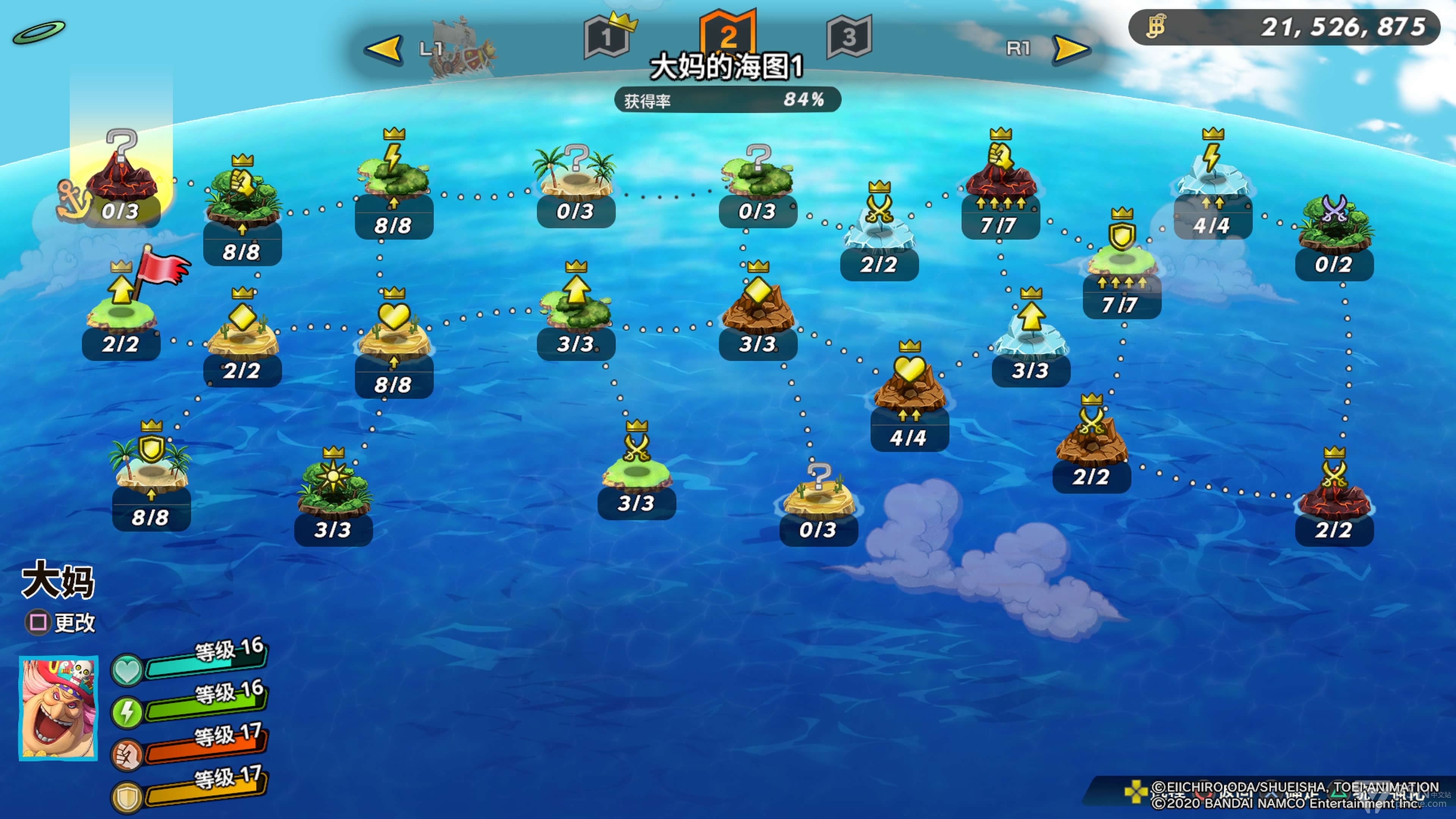Select the highlighted map tab 2
Screen dimensions: 1456x819
[x=728, y=35]
